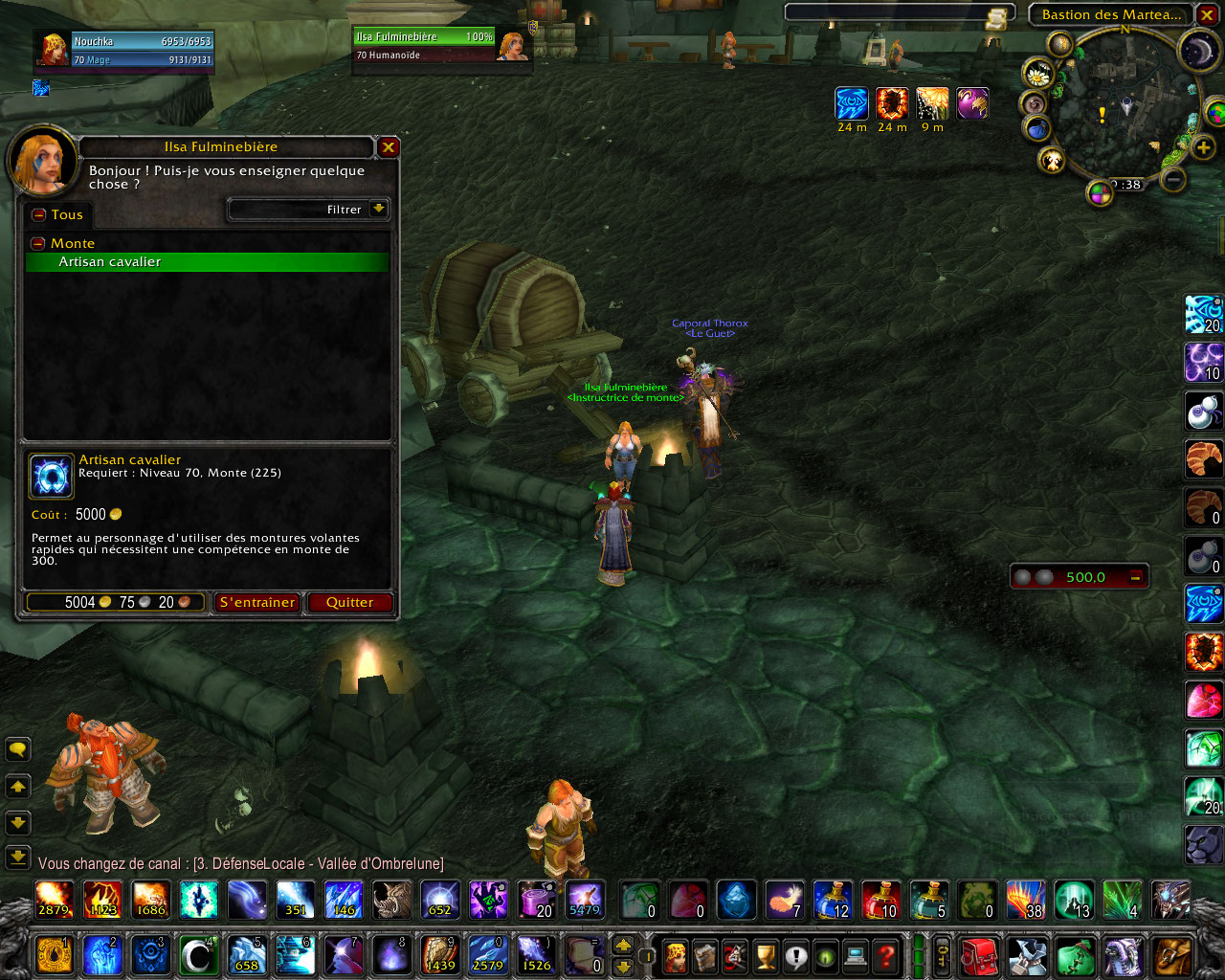Image resolution: width=1225 pixels, height=980 pixels.
Task: Leave the trainer with the Quitter button
Action: 349,602
